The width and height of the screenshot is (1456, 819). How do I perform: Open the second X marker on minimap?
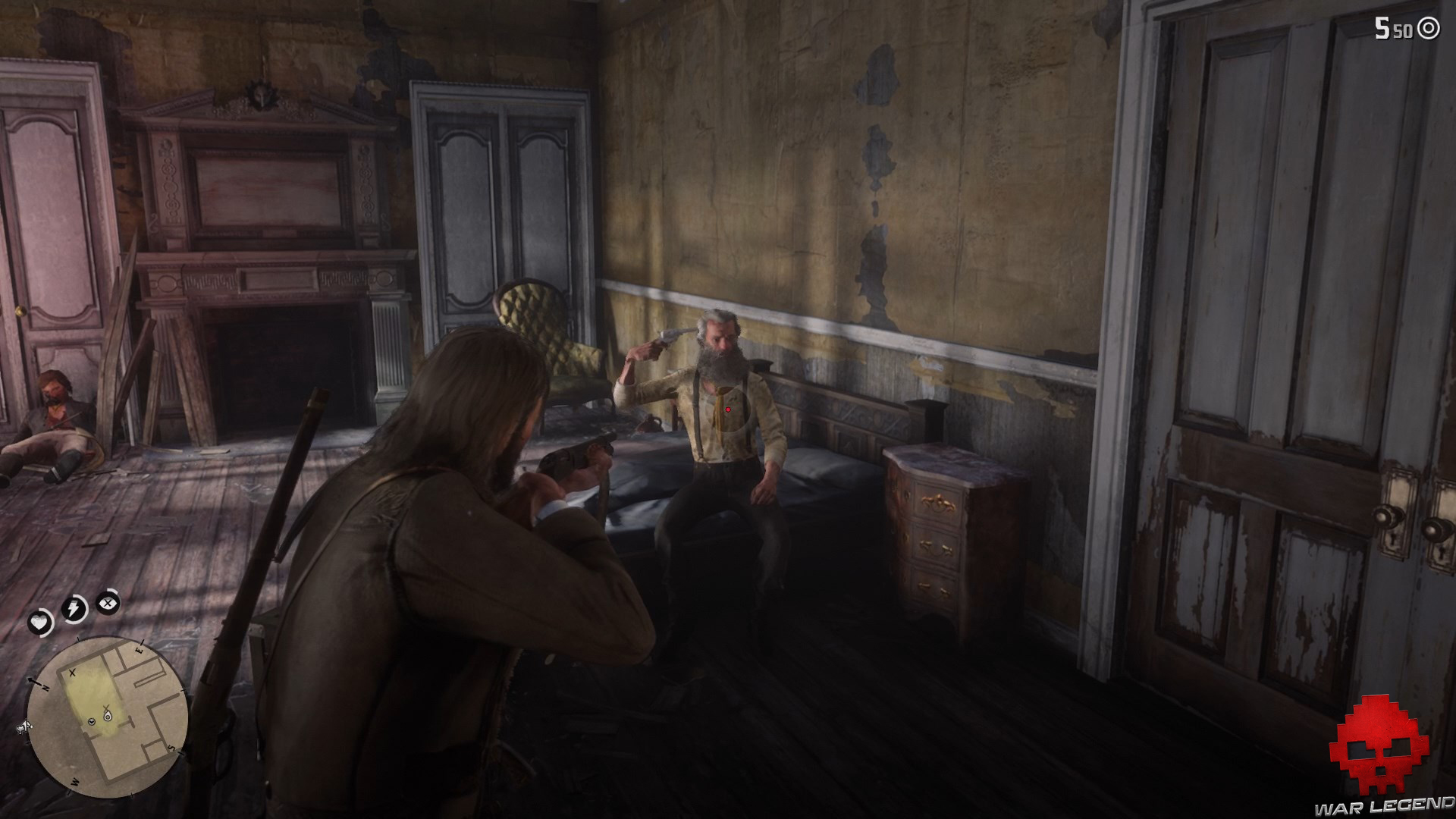[x=106, y=708]
